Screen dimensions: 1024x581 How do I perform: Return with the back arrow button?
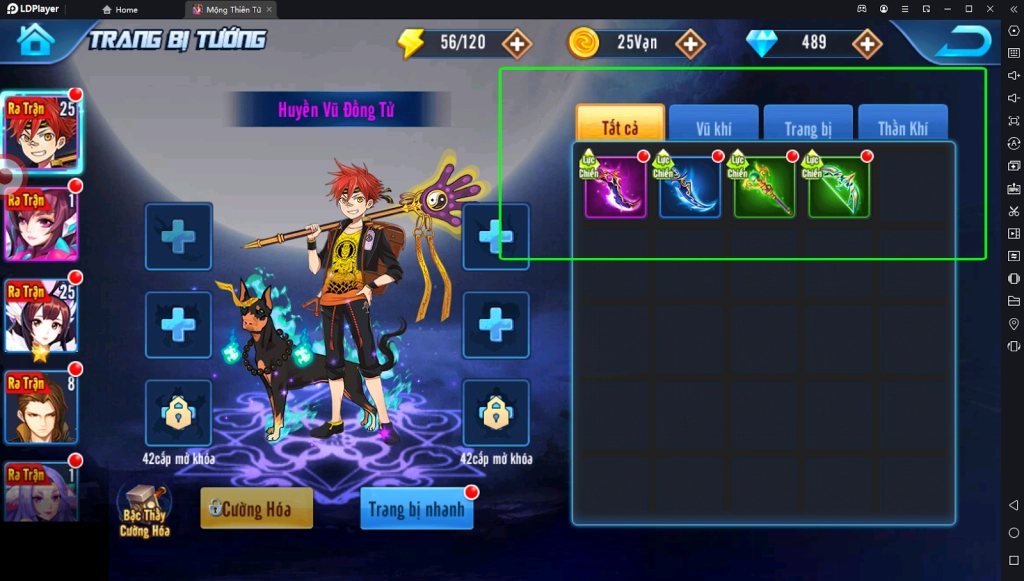pyautogui.click(x=963, y=41)
